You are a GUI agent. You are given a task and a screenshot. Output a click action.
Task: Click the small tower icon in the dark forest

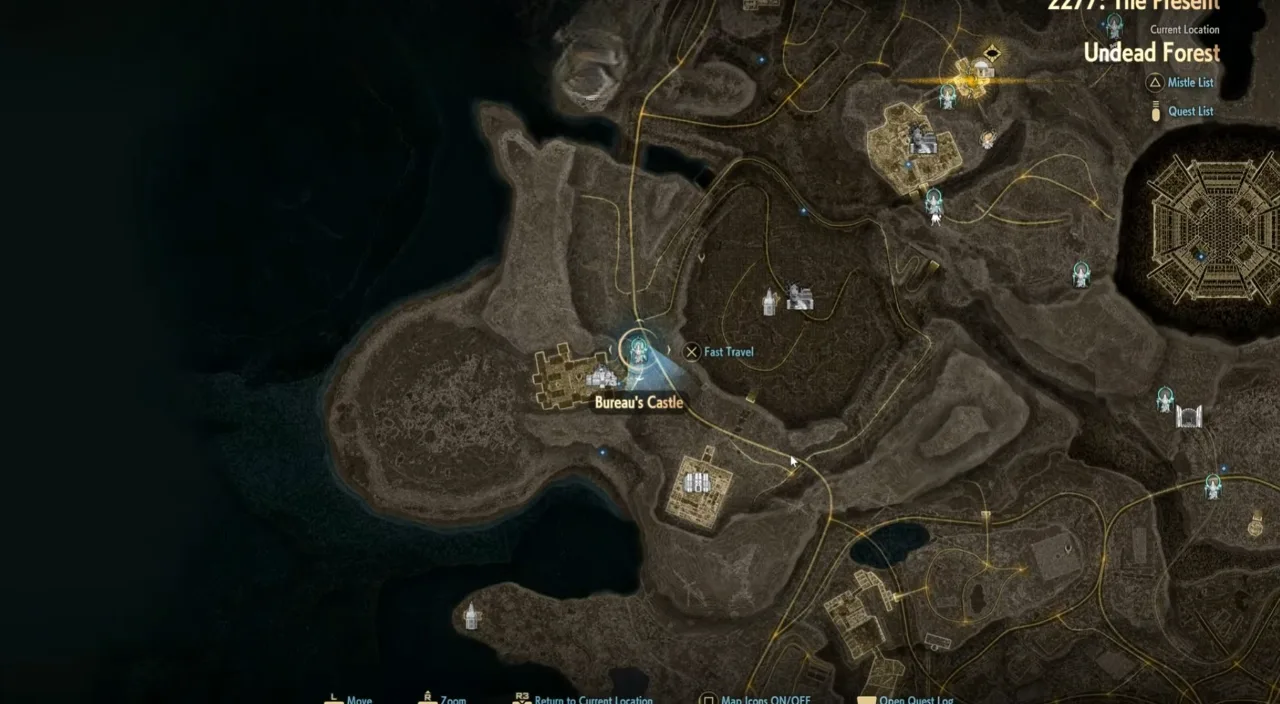[769, 302]
